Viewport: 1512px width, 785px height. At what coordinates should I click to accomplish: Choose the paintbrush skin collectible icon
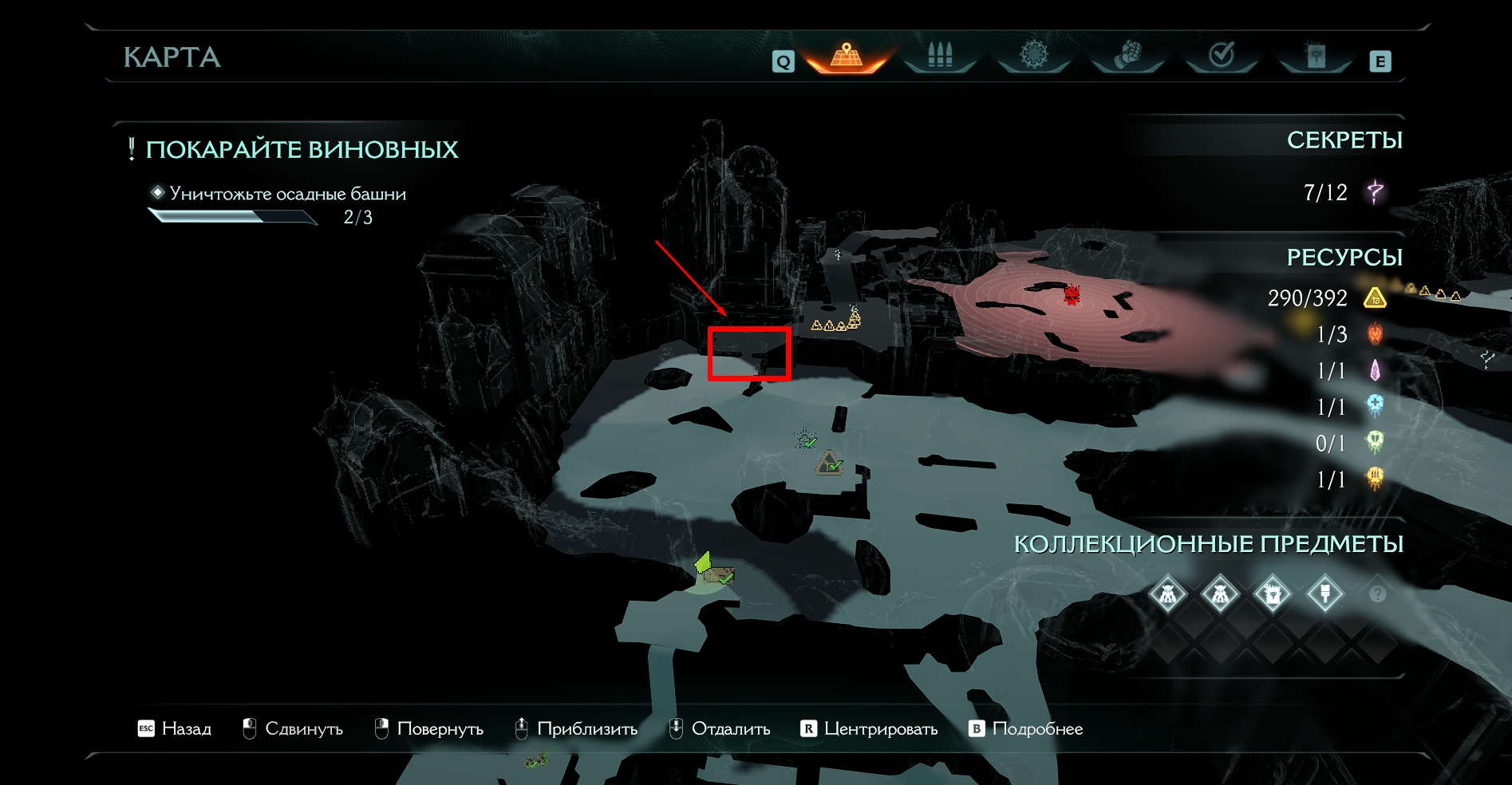[1325, 594]
